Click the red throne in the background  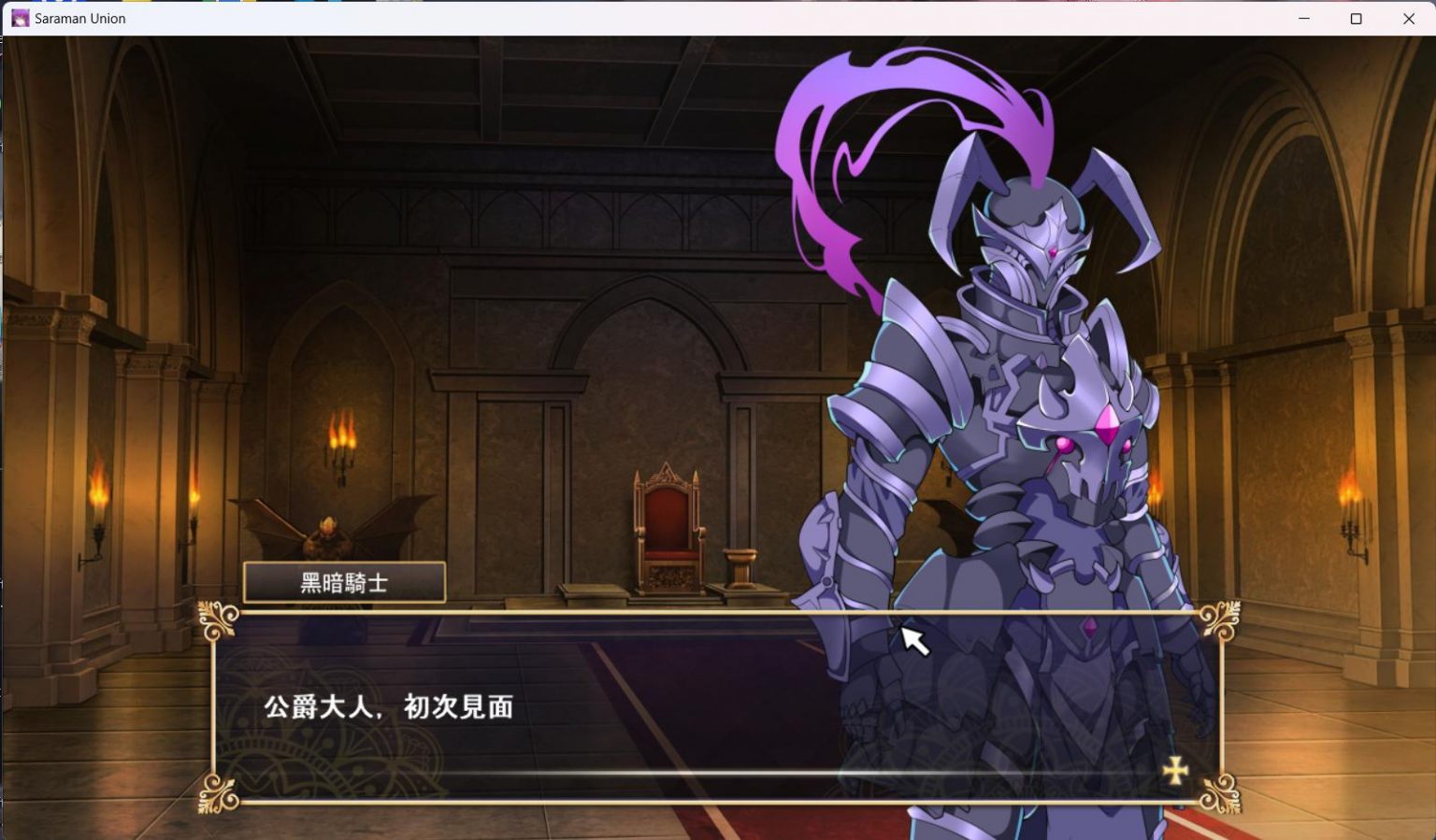coord(666,514)
